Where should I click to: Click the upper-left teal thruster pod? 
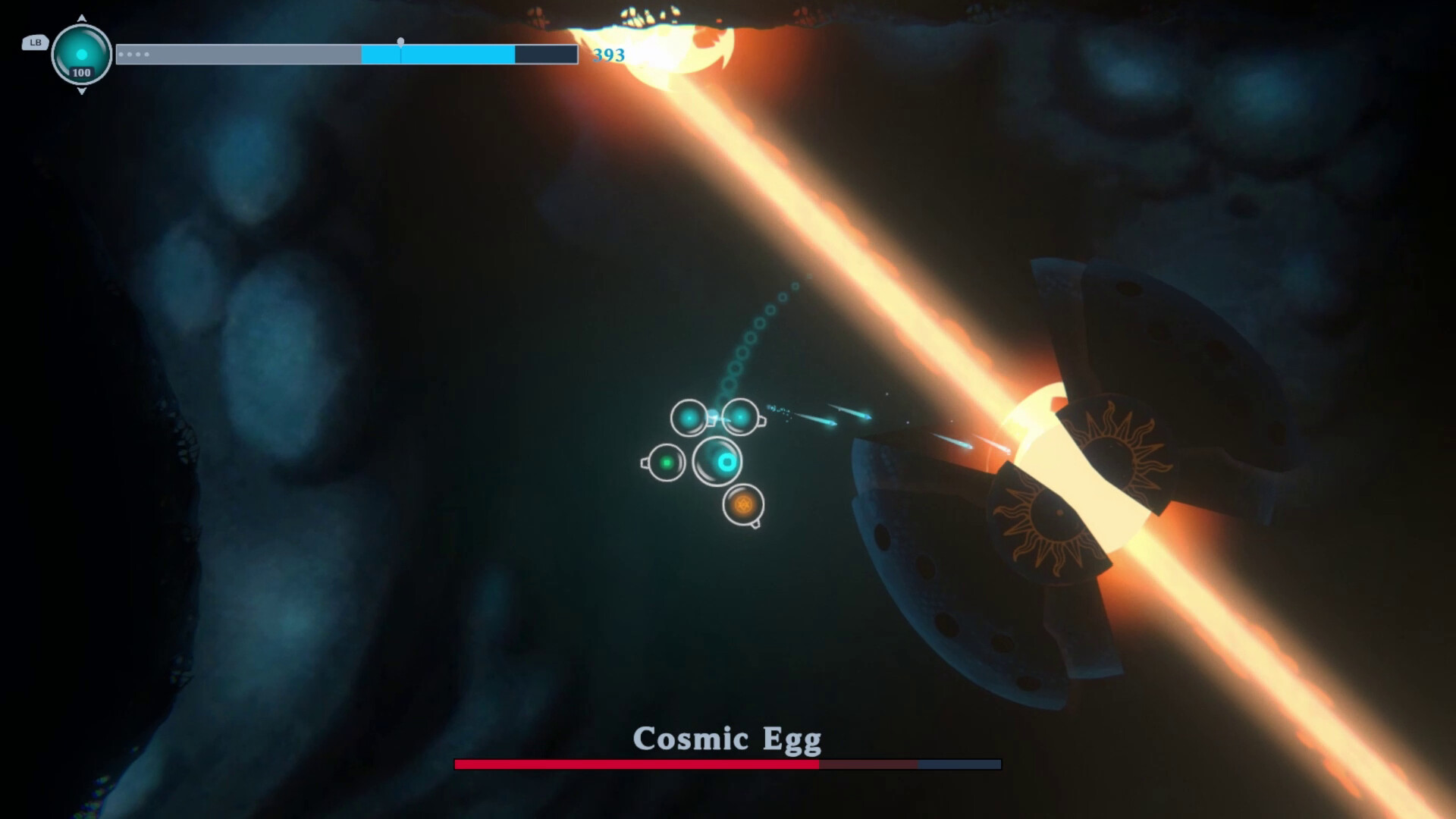[x=689, y=417]
